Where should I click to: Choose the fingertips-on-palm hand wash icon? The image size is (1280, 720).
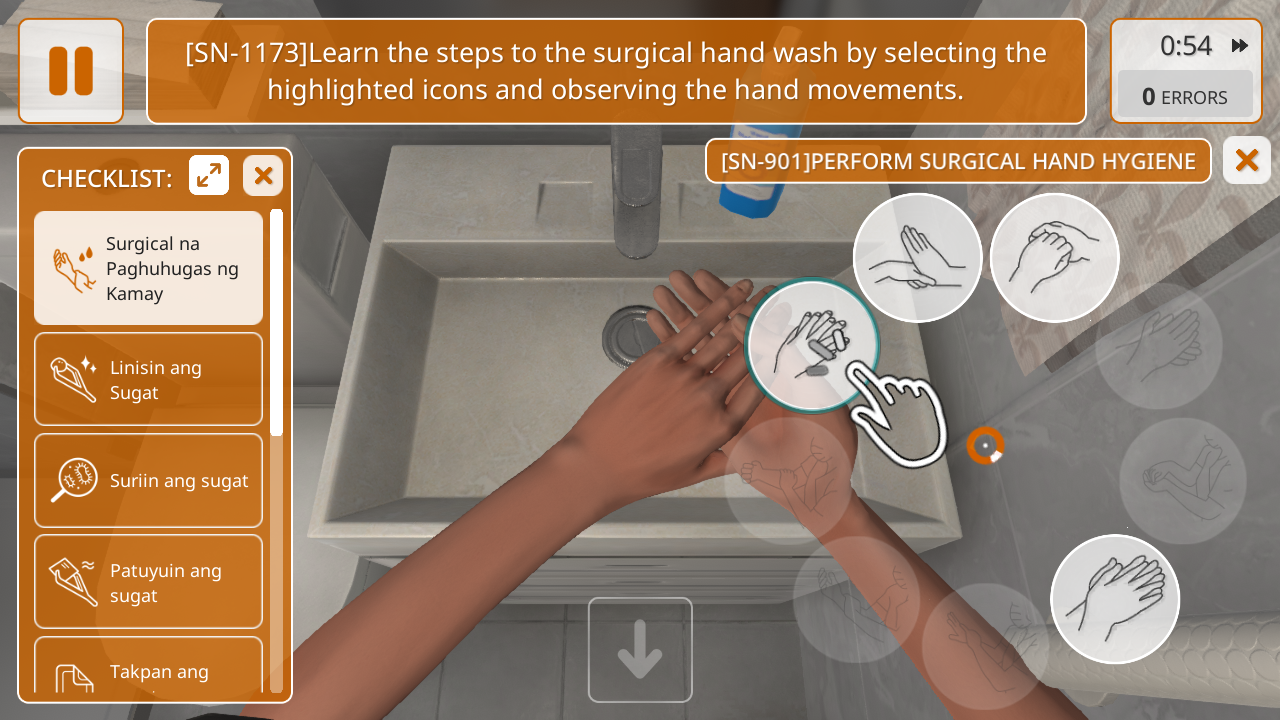point(917,258)
